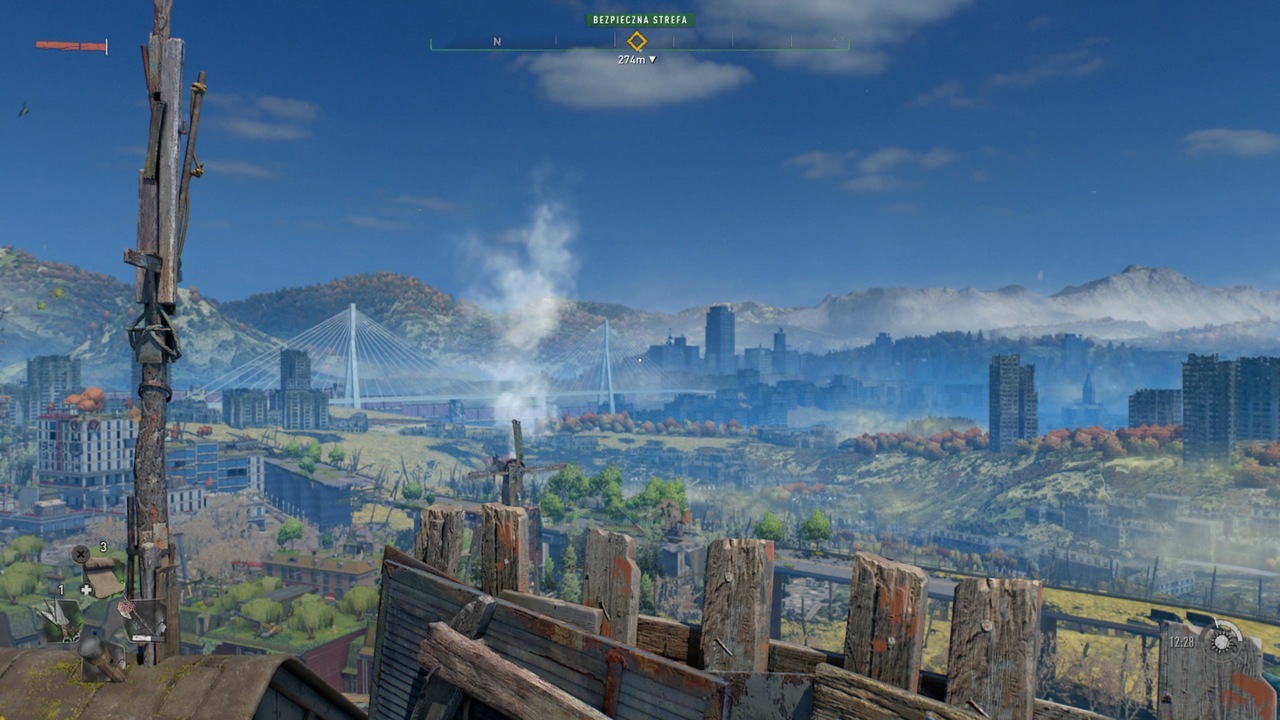Screen dimensions: 1280x720
Task: Click the medkit plus icon above the gear
Action: (x=84, y=588)
